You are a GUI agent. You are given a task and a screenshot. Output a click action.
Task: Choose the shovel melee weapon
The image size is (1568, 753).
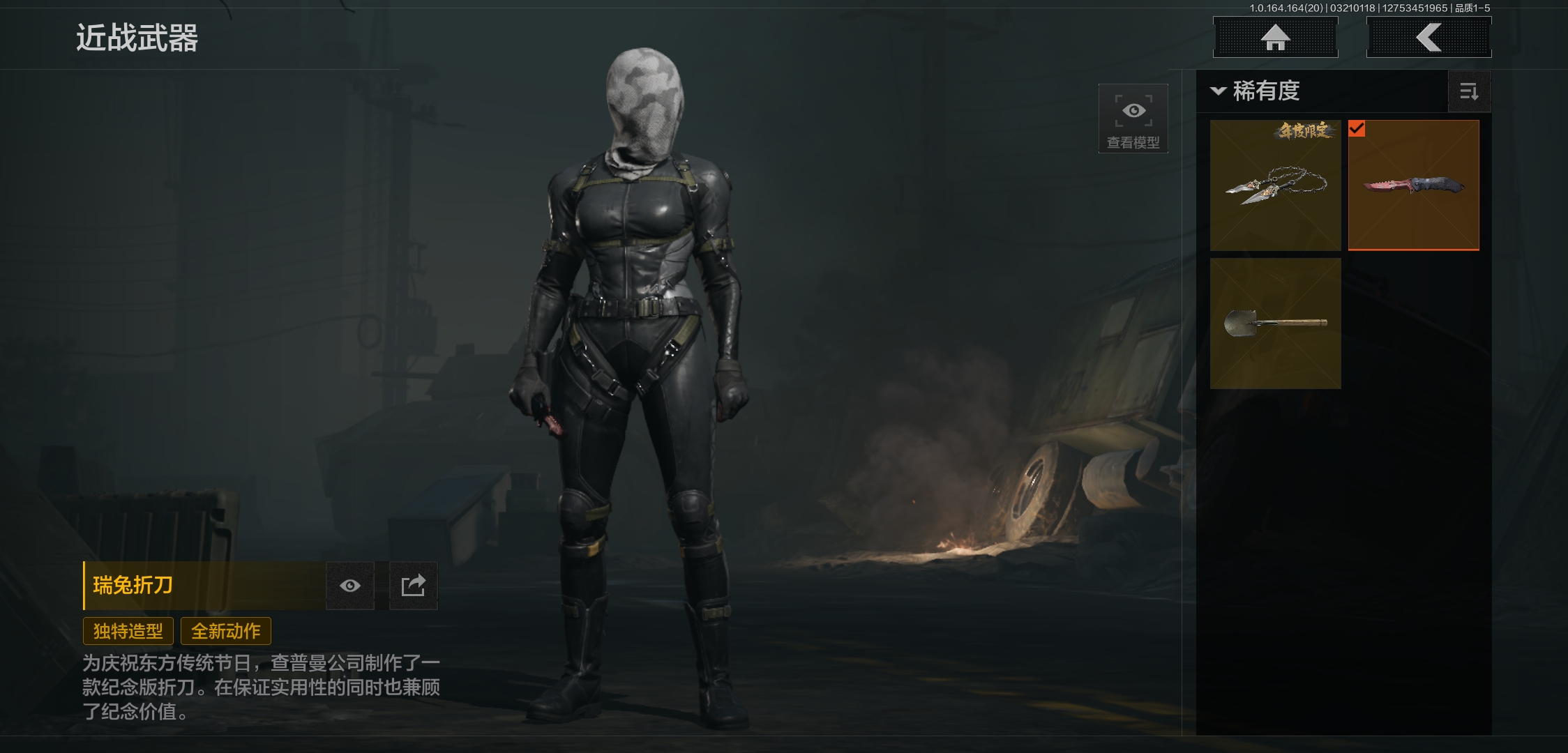(x=1275, y=324)
